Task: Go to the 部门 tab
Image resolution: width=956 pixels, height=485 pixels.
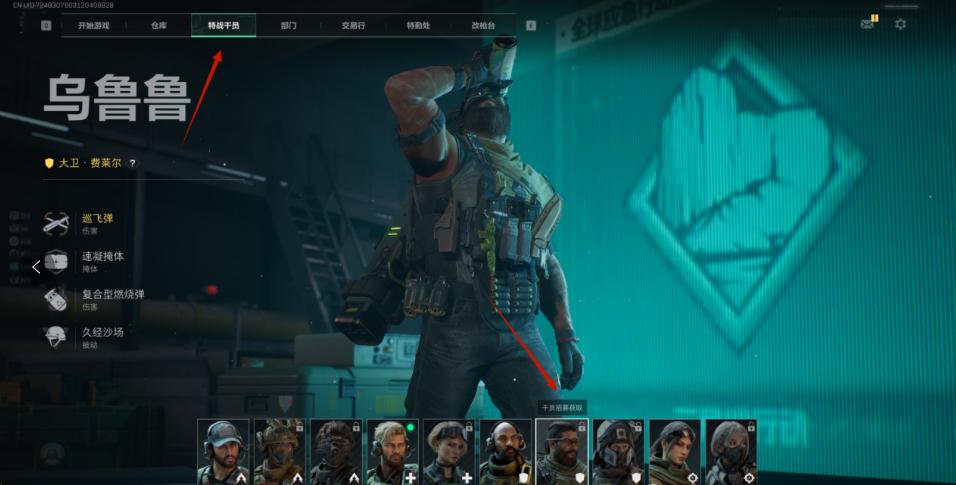Action: 288,25
